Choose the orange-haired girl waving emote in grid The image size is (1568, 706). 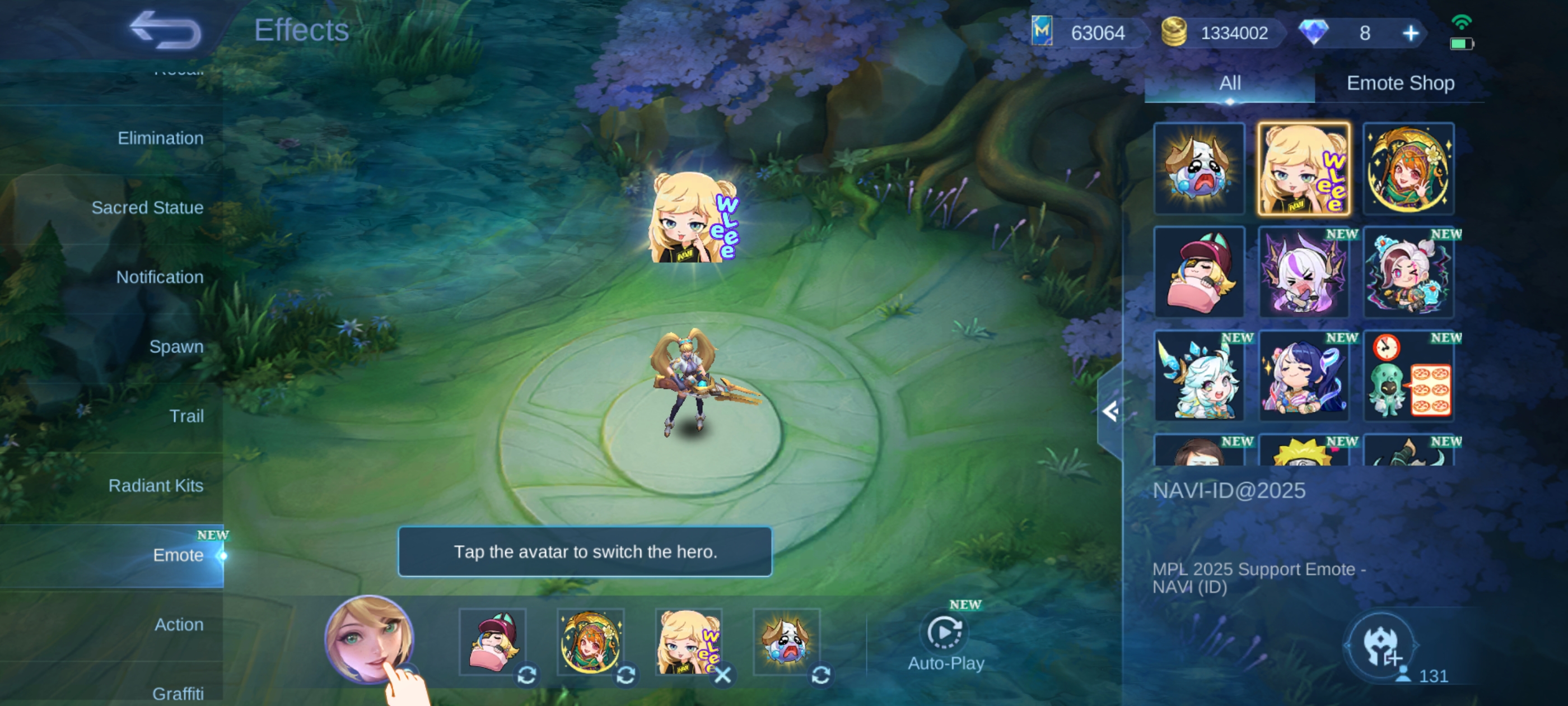[x=1408, y=169]
